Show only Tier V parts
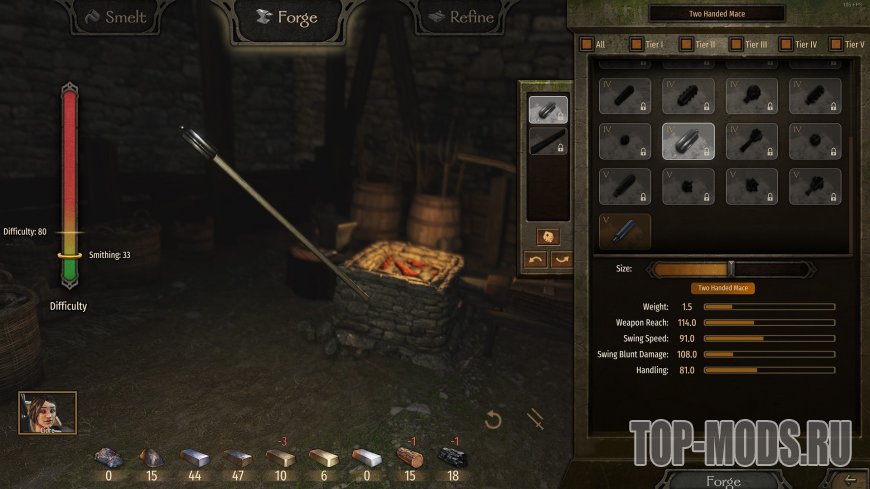The width and height of the screenshot is (870, 489). [835, 44]
